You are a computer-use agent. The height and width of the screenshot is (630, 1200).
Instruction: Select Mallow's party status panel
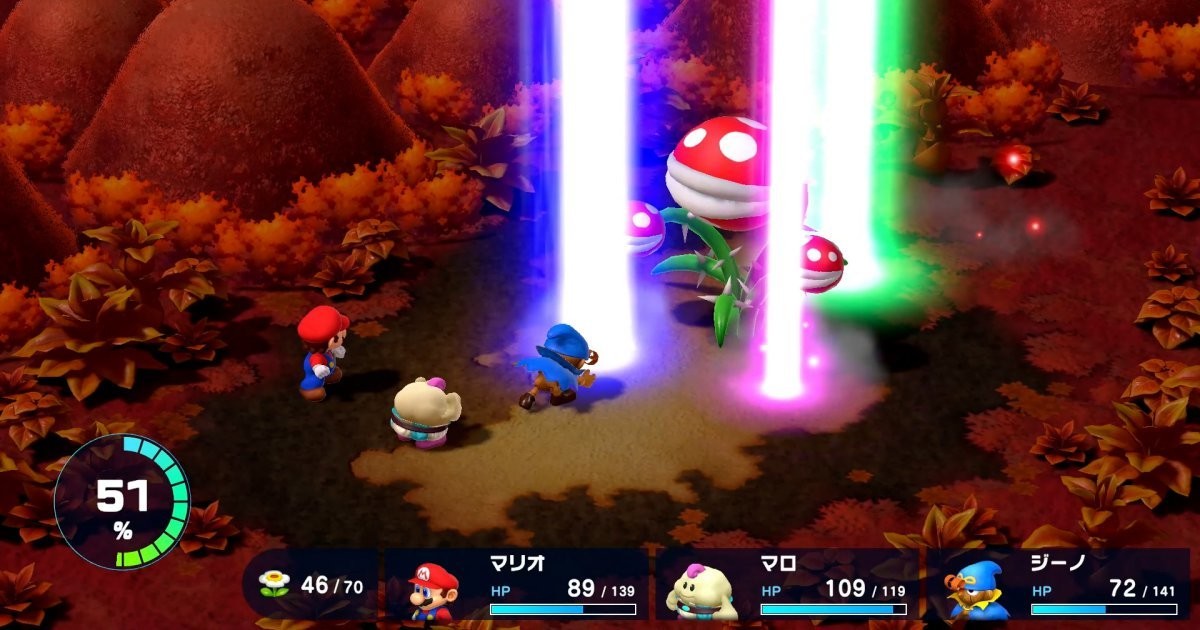[788, 587]
